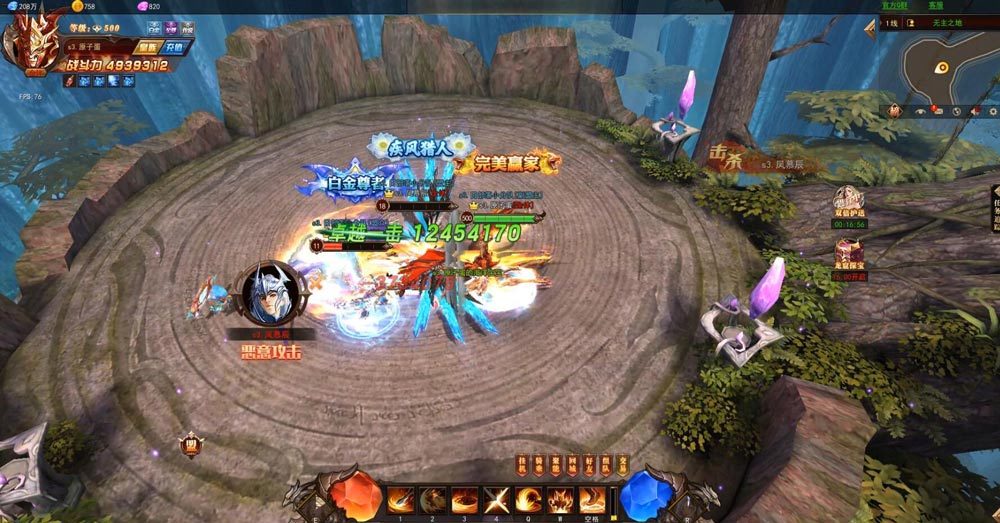This screenshot has height=523, width=1000.
Task: Activate the flame skill on the spacebar slot
Action: pyautogui.click(x=593, y=499)
